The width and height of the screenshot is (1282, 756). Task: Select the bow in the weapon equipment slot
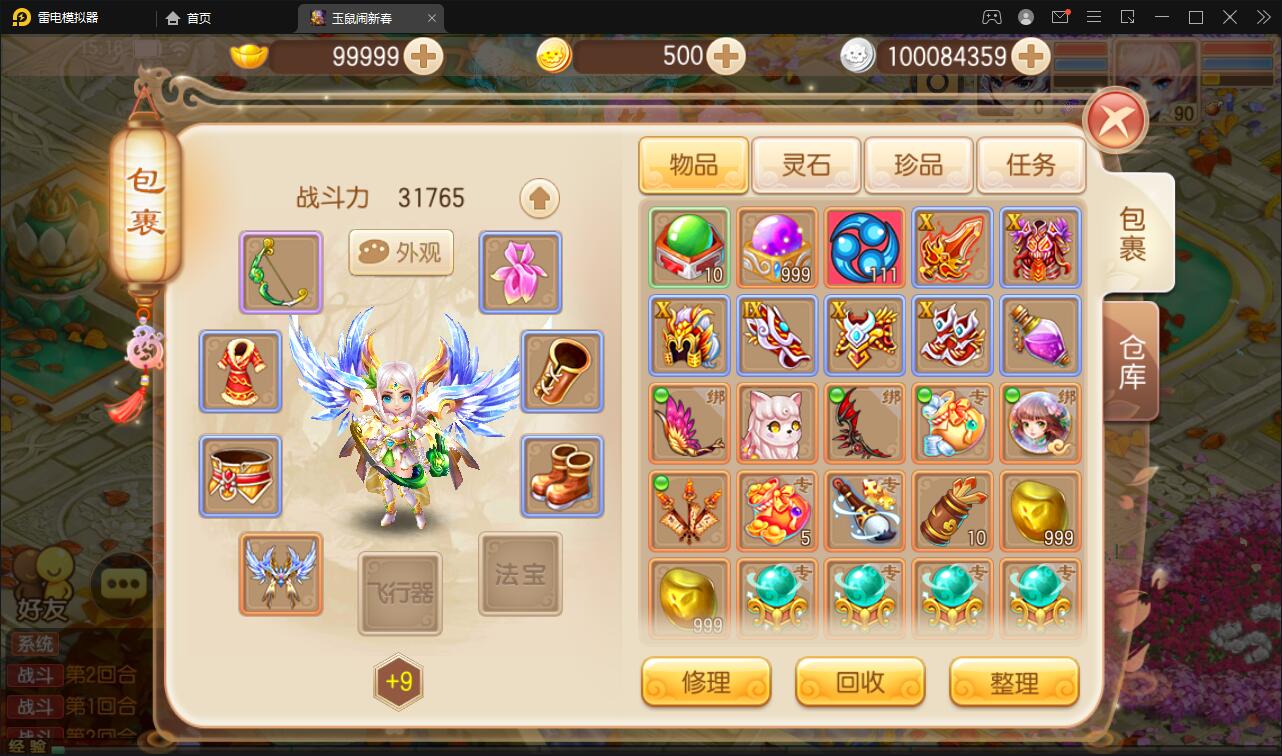[x=280, y=272]
